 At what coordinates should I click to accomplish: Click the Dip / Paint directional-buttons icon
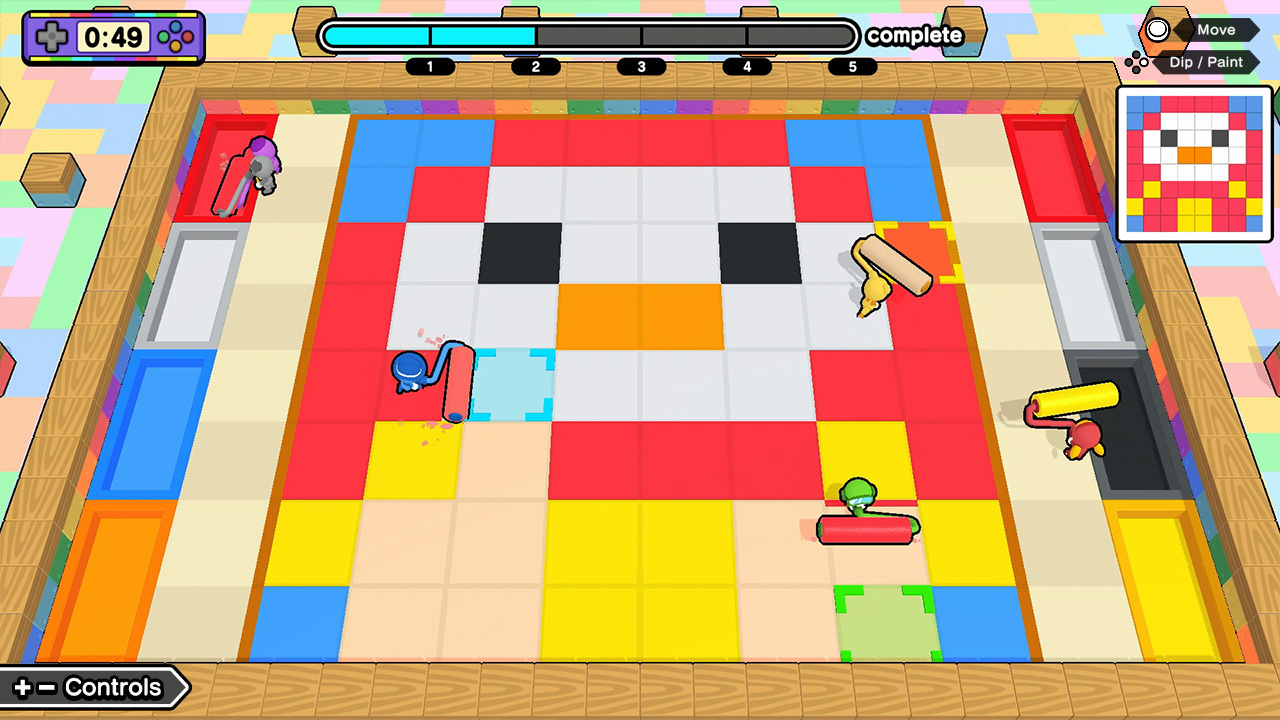pos(1138,62)
